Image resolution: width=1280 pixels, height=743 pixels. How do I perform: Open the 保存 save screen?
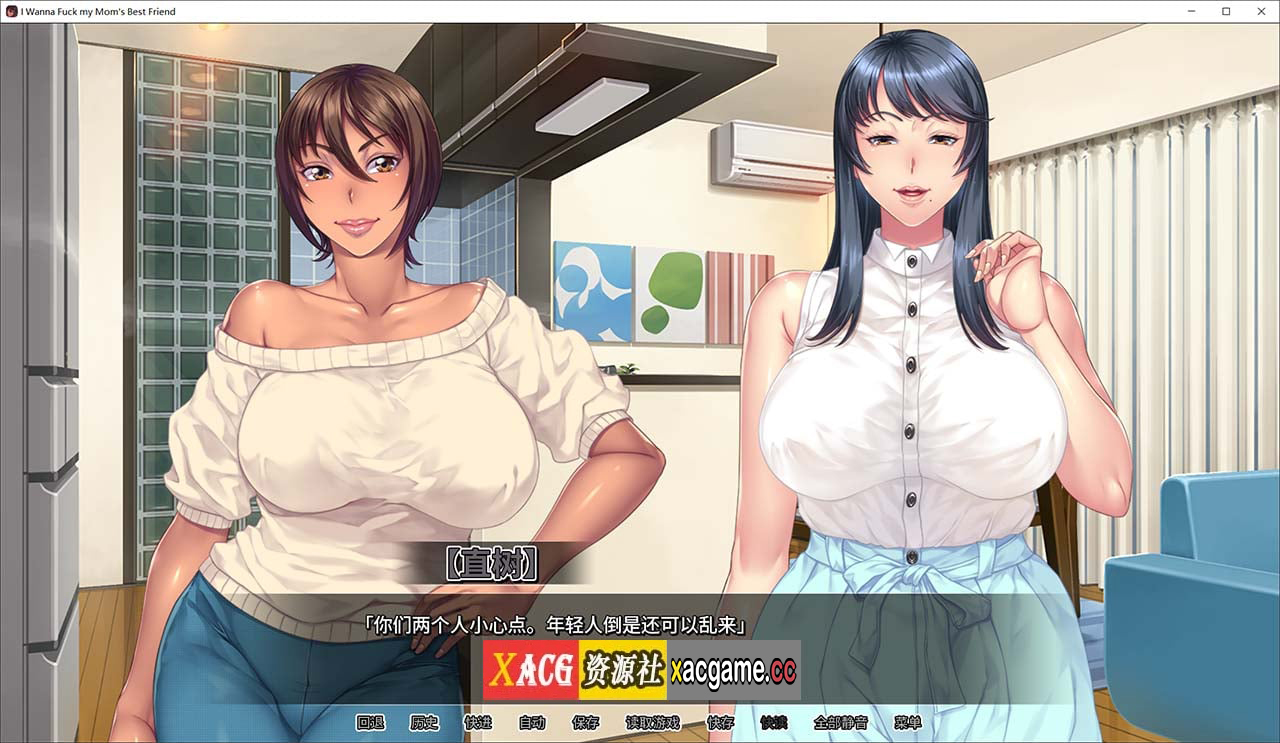click(x=586, y=722)
